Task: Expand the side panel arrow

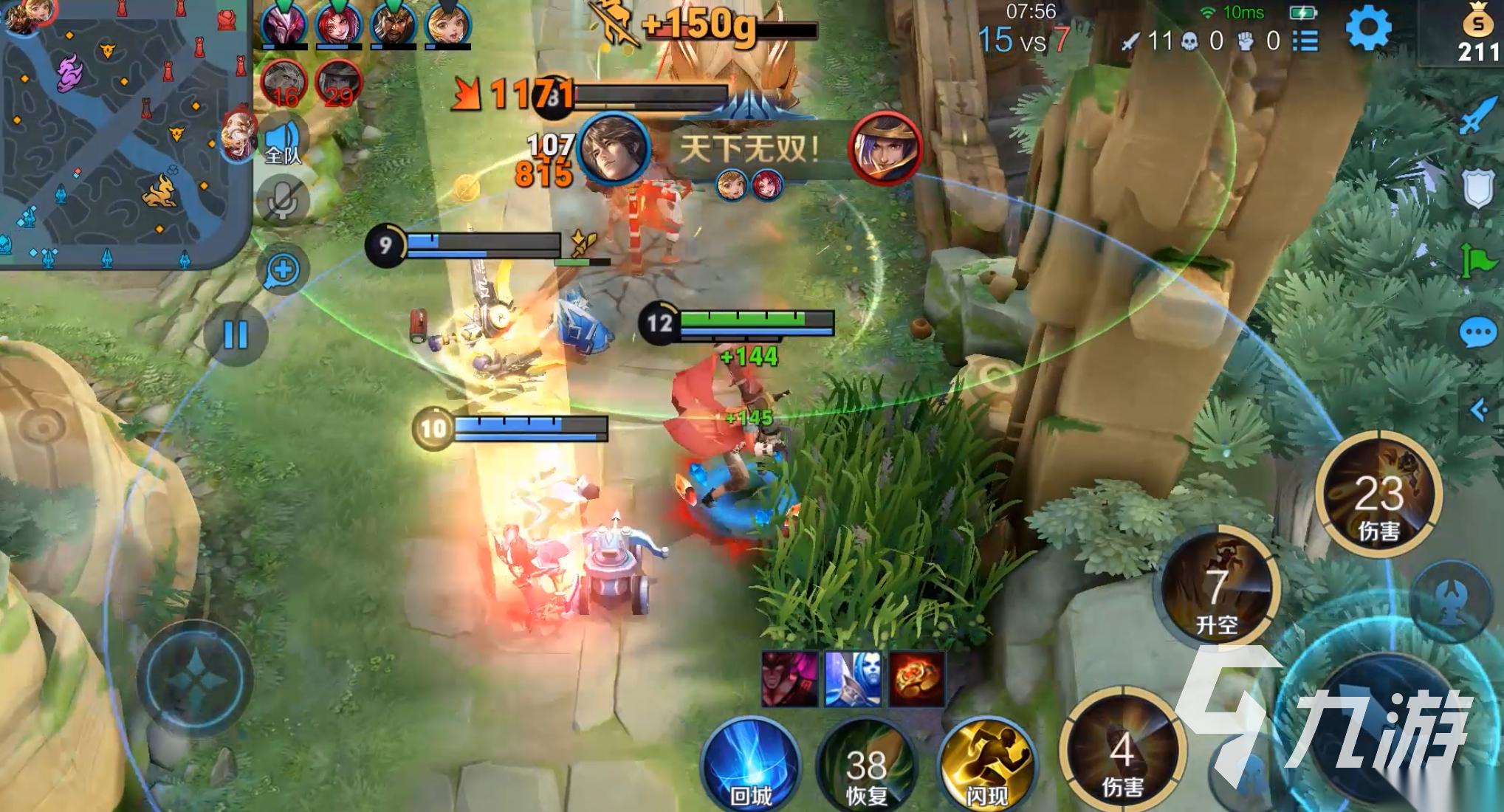Action: 1479,409
